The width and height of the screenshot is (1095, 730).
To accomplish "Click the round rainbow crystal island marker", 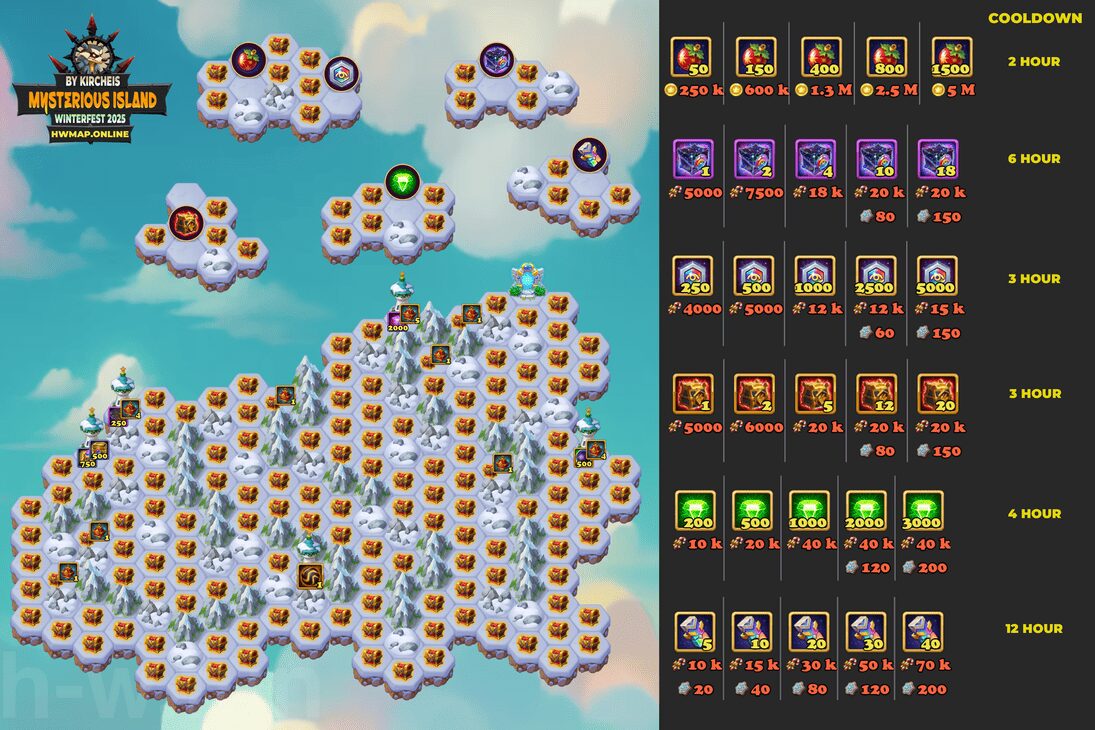I will (589, 154).
